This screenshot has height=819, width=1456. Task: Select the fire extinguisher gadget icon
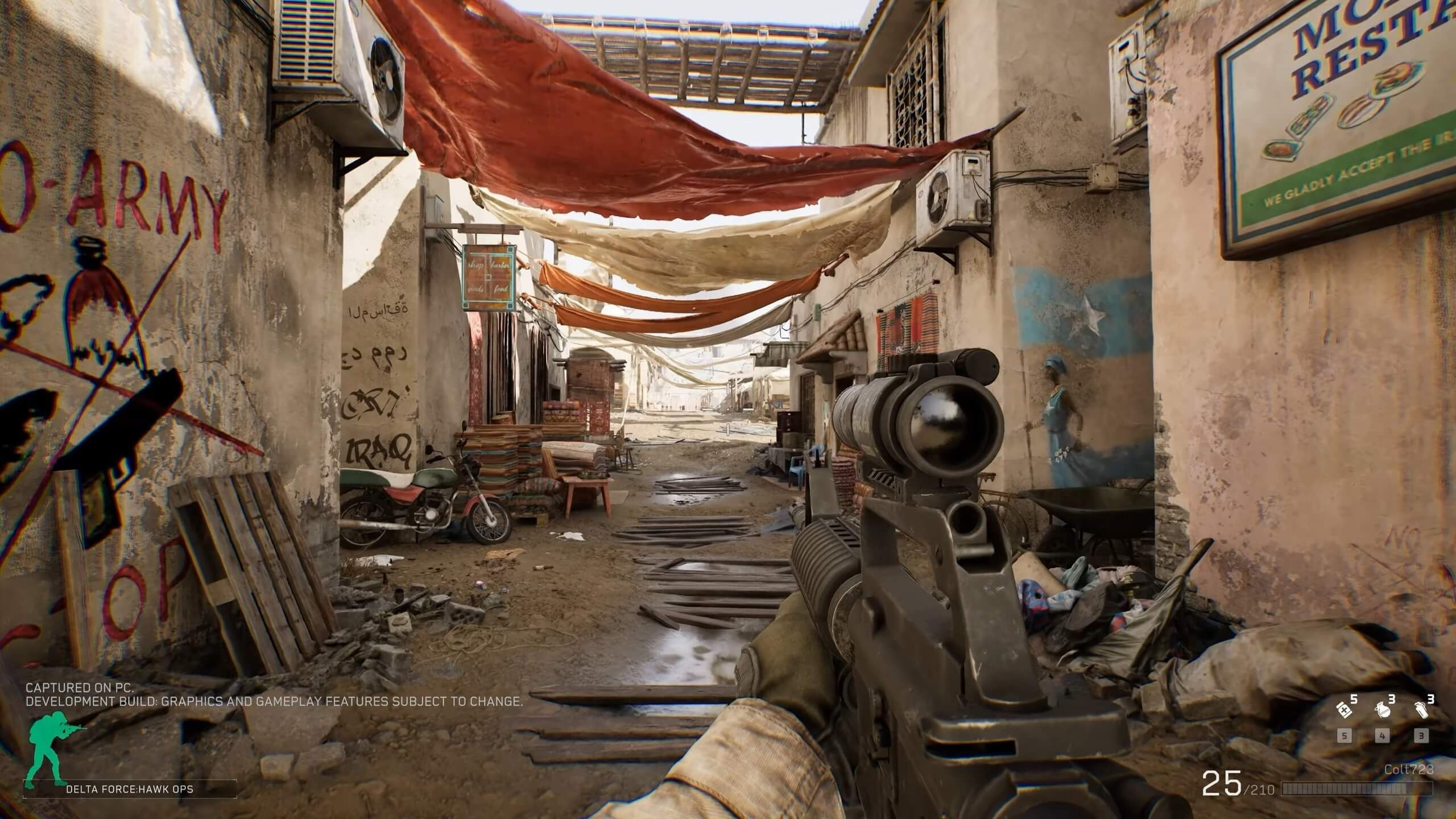[1421, 710]
